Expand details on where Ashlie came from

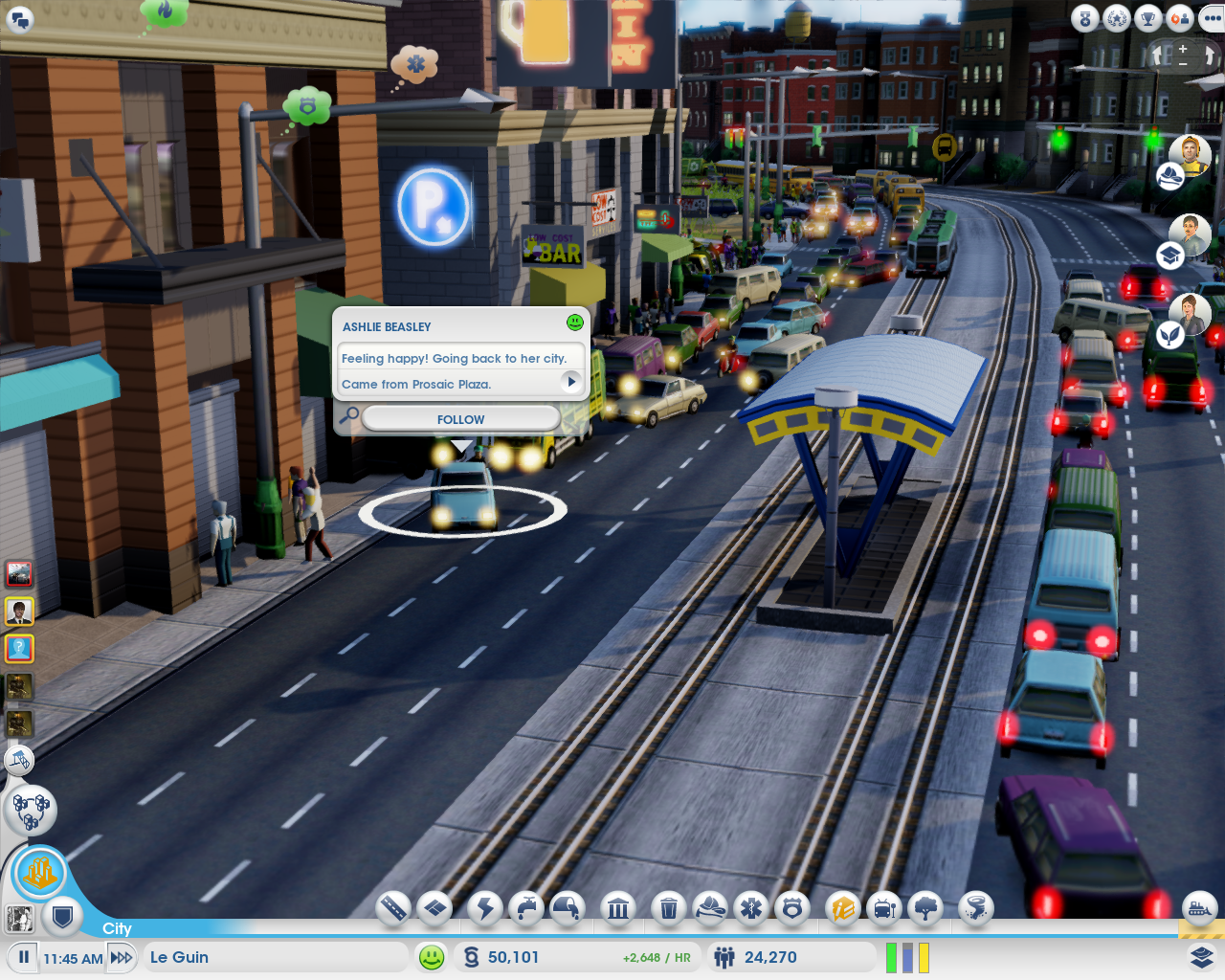pos(571,382)
